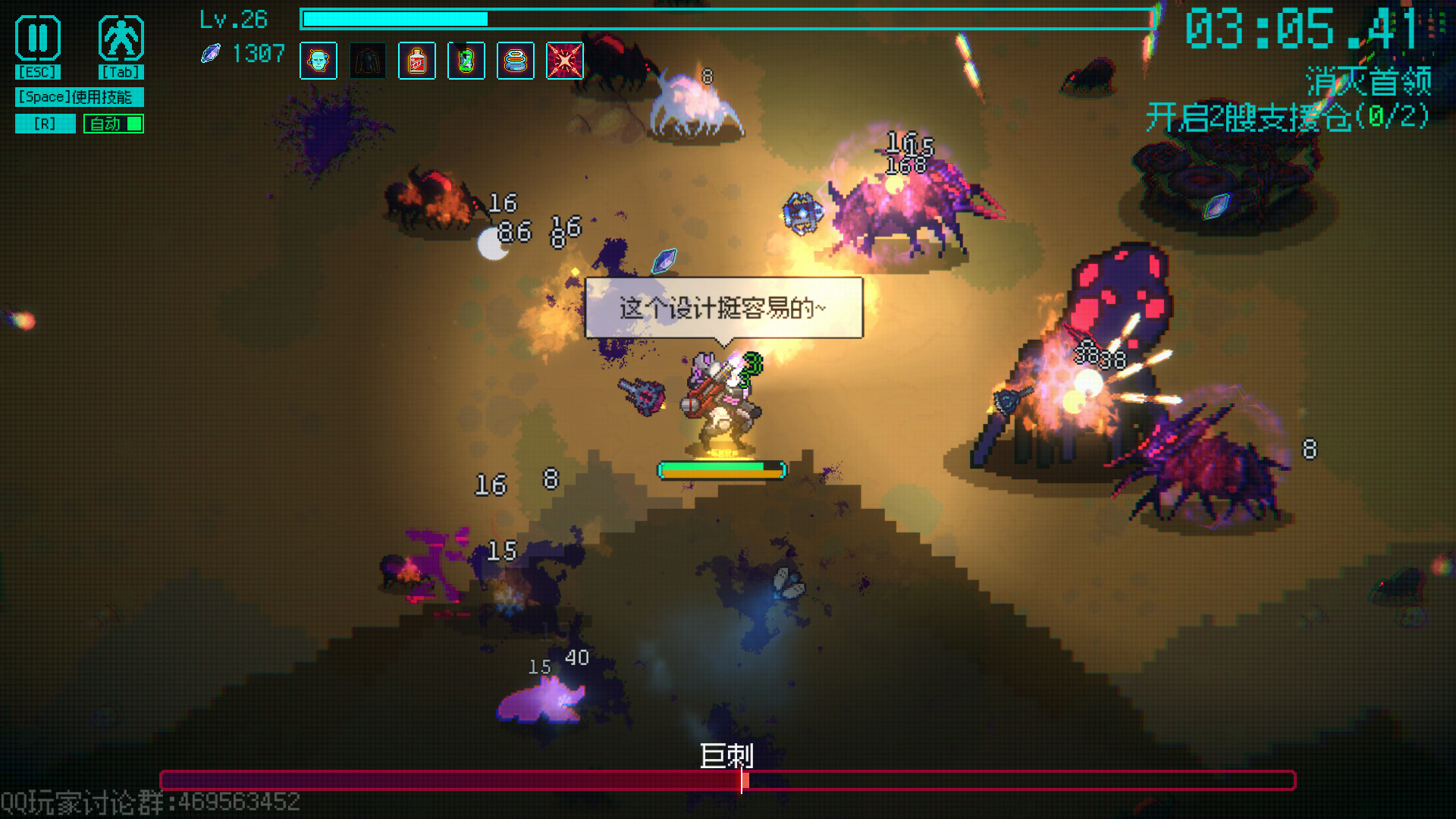
Task: Select the white liquor bottle item icon
Action: coord(417,61)
